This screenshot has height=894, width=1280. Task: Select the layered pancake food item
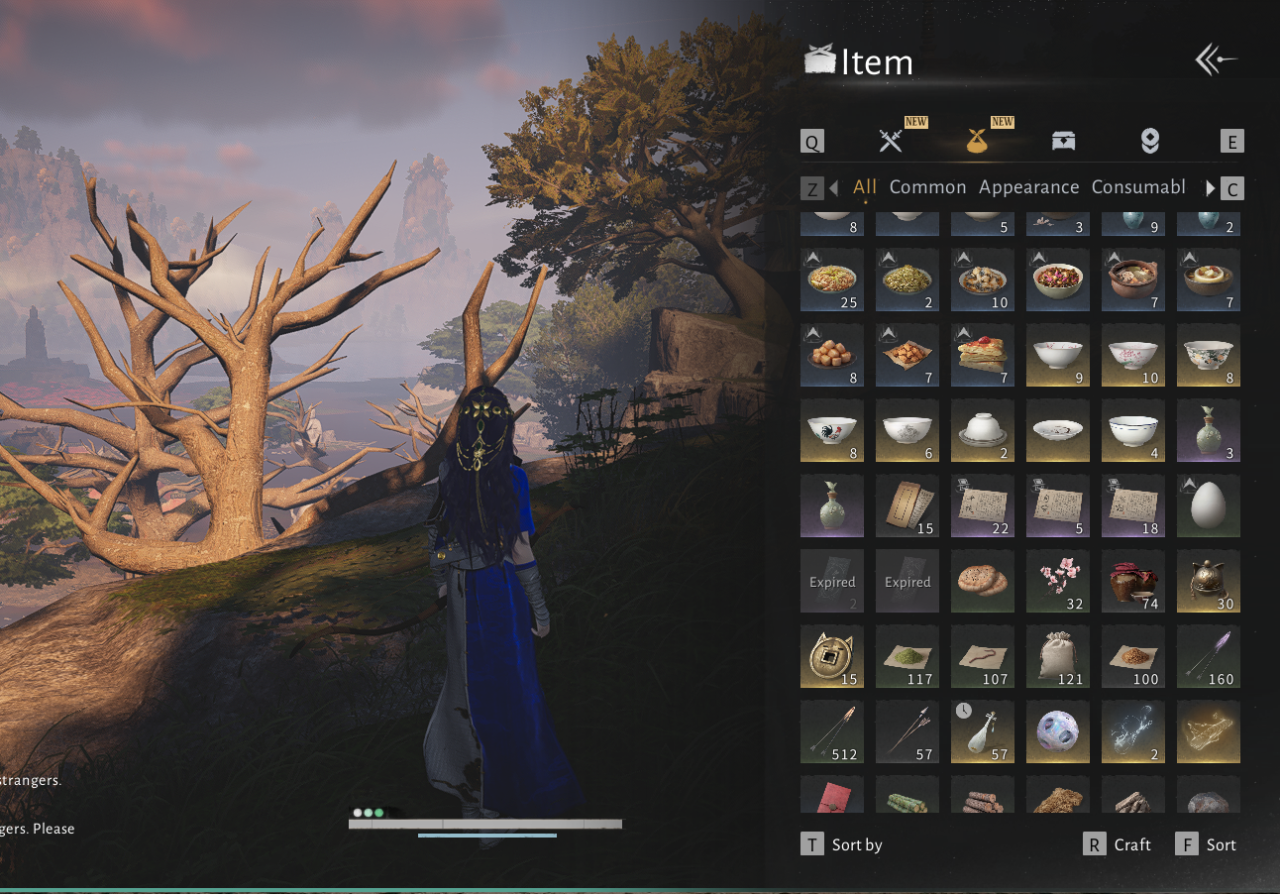point(982,355)
